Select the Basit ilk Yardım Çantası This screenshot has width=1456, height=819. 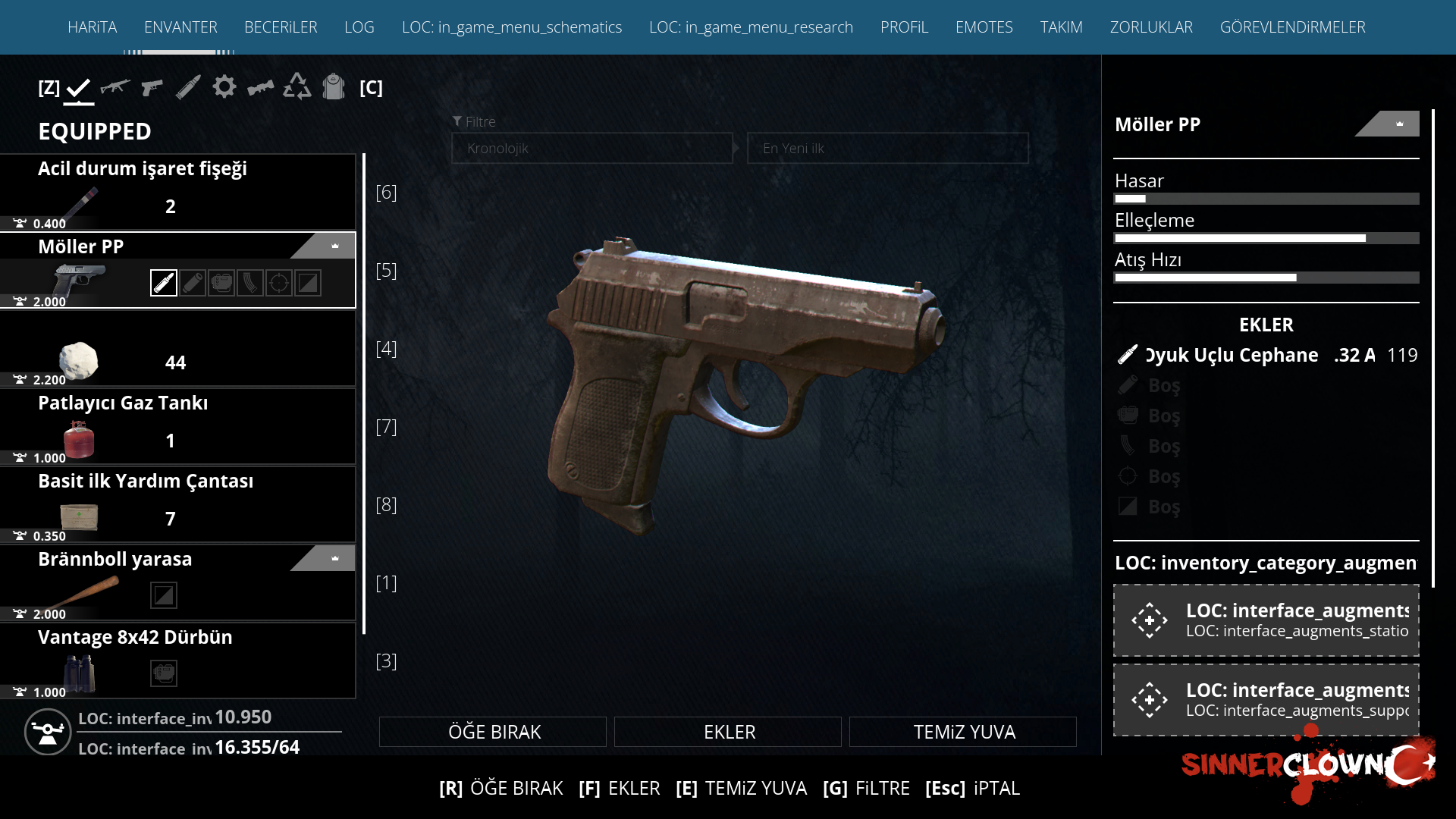[178, 504]
